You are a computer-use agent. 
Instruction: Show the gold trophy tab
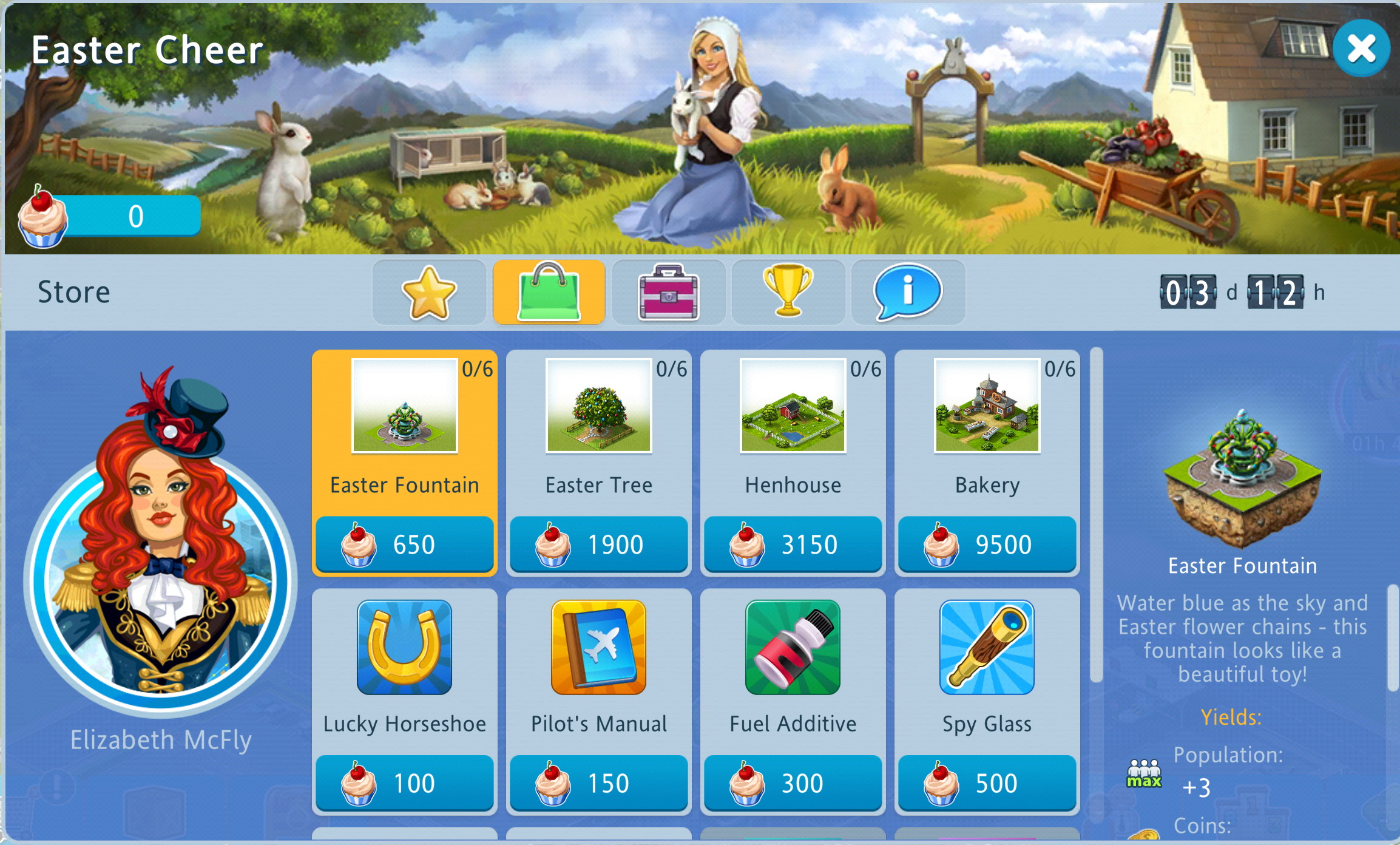click(x=788, y=293)
